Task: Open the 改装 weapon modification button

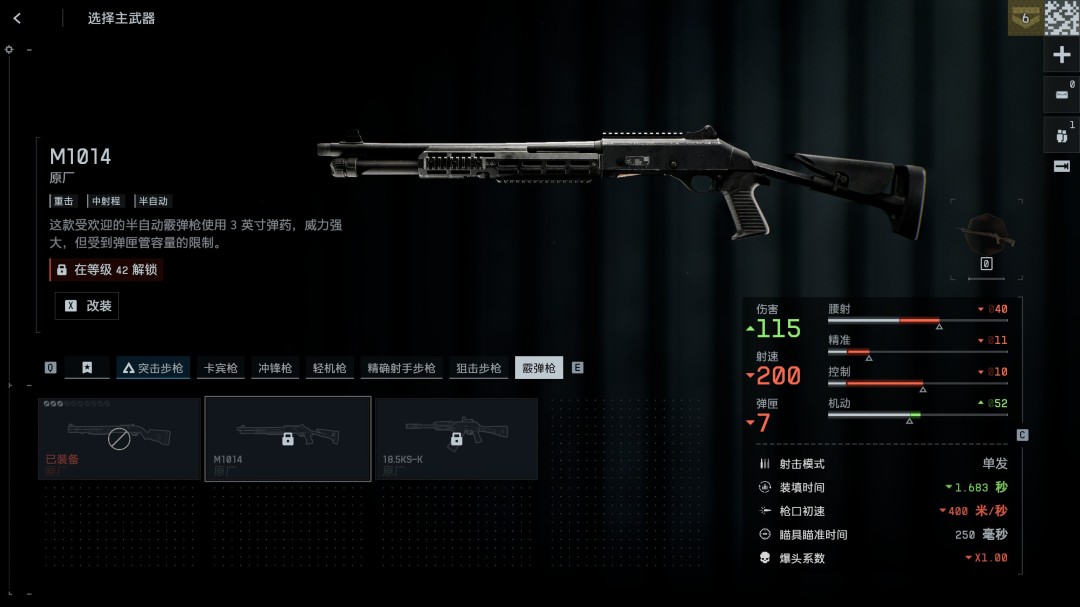Action: coord(87,306)
